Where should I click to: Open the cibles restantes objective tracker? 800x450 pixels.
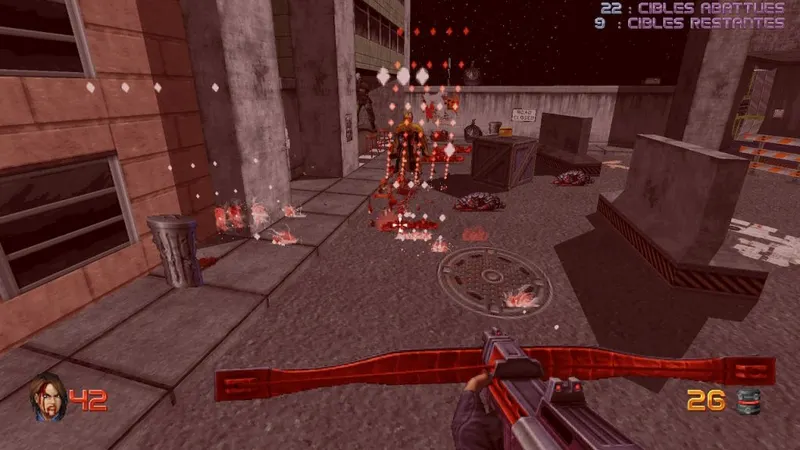(x=688, y=22)
